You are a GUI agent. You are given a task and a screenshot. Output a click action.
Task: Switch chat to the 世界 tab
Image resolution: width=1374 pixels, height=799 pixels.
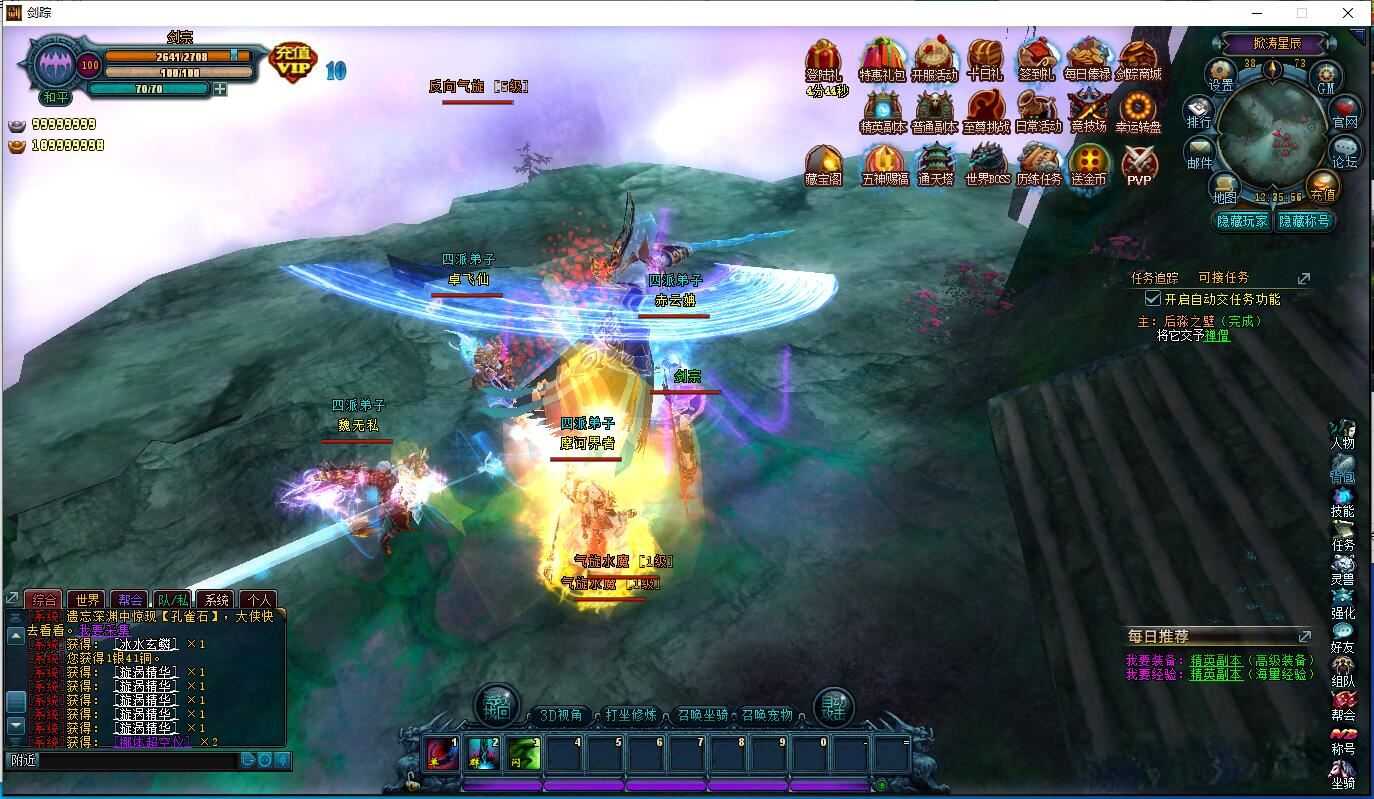coord(88,600)
